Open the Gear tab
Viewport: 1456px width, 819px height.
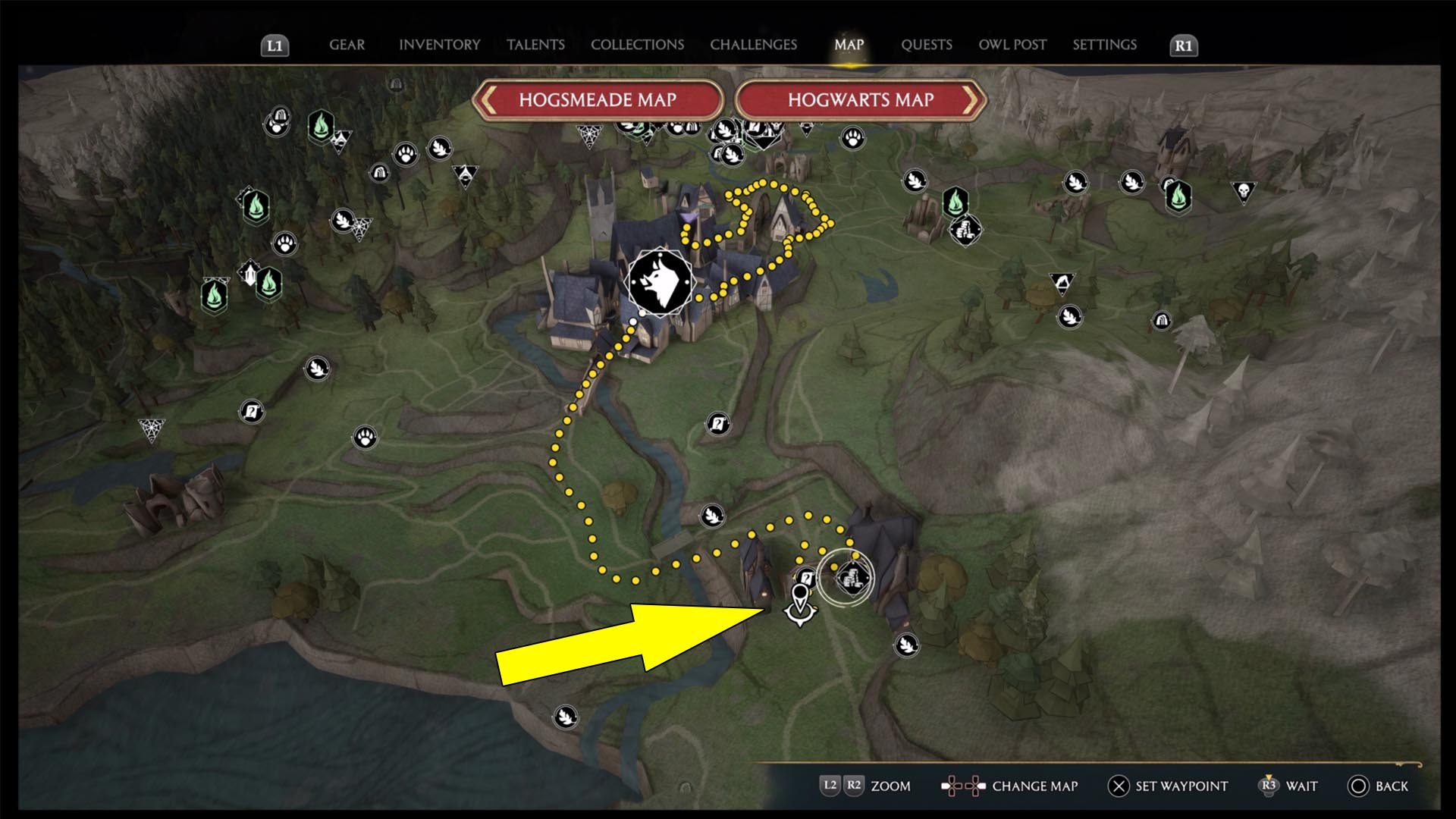[x=347, y=45]
